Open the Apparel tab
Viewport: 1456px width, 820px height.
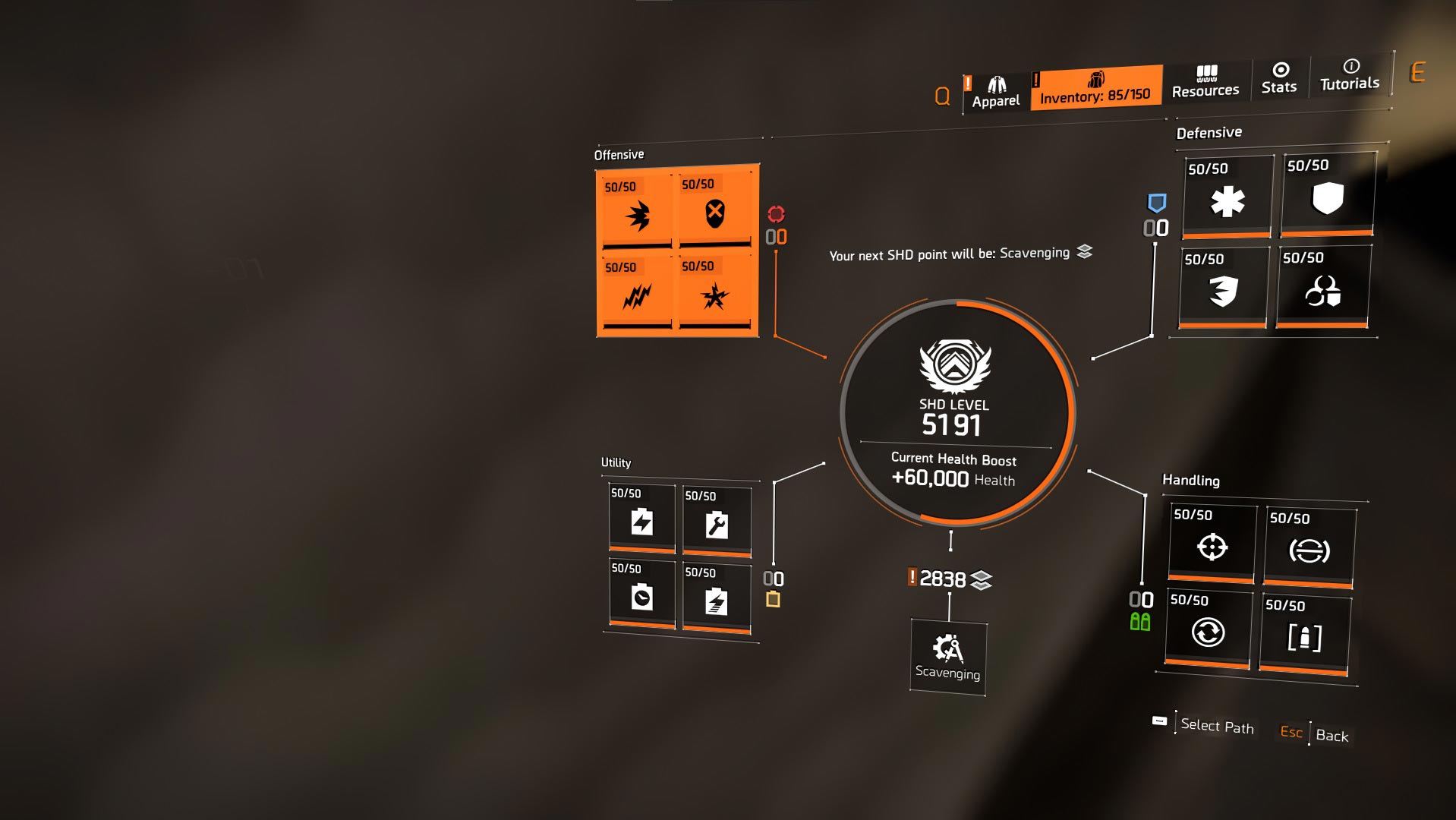tap(996, 93)
